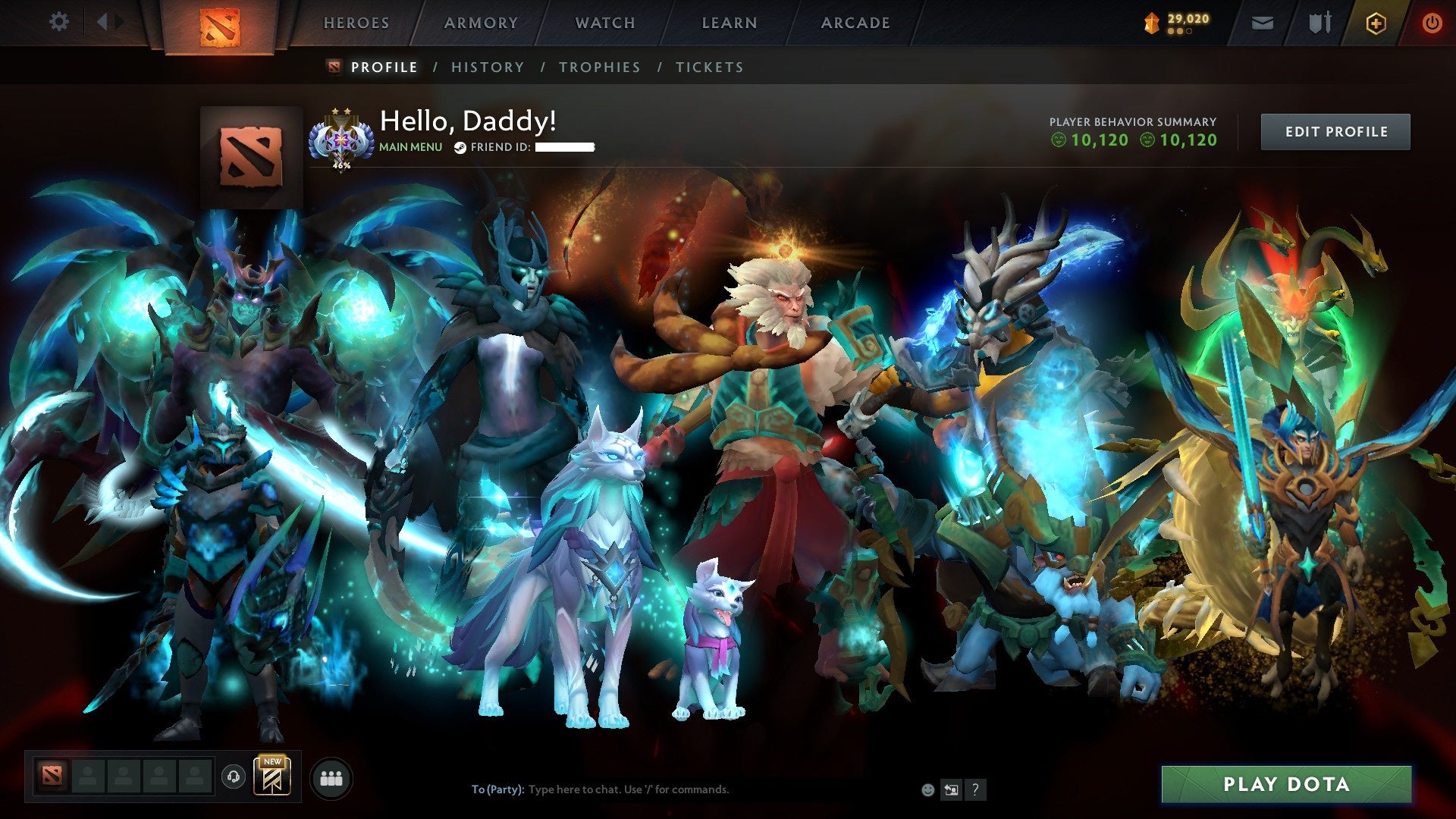Open the emoticon smiley beside the chat box
This screenshot has width=1456, height=819.
[x=927, y=789]
